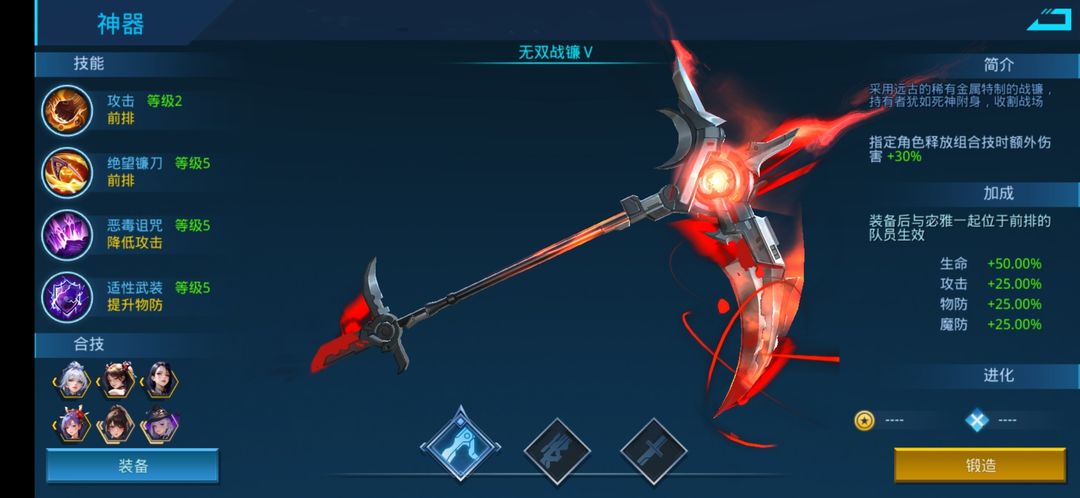Forge the weapon with the 锻造 button
This screenshot has width=1080, height=498.
pos(980,466)
